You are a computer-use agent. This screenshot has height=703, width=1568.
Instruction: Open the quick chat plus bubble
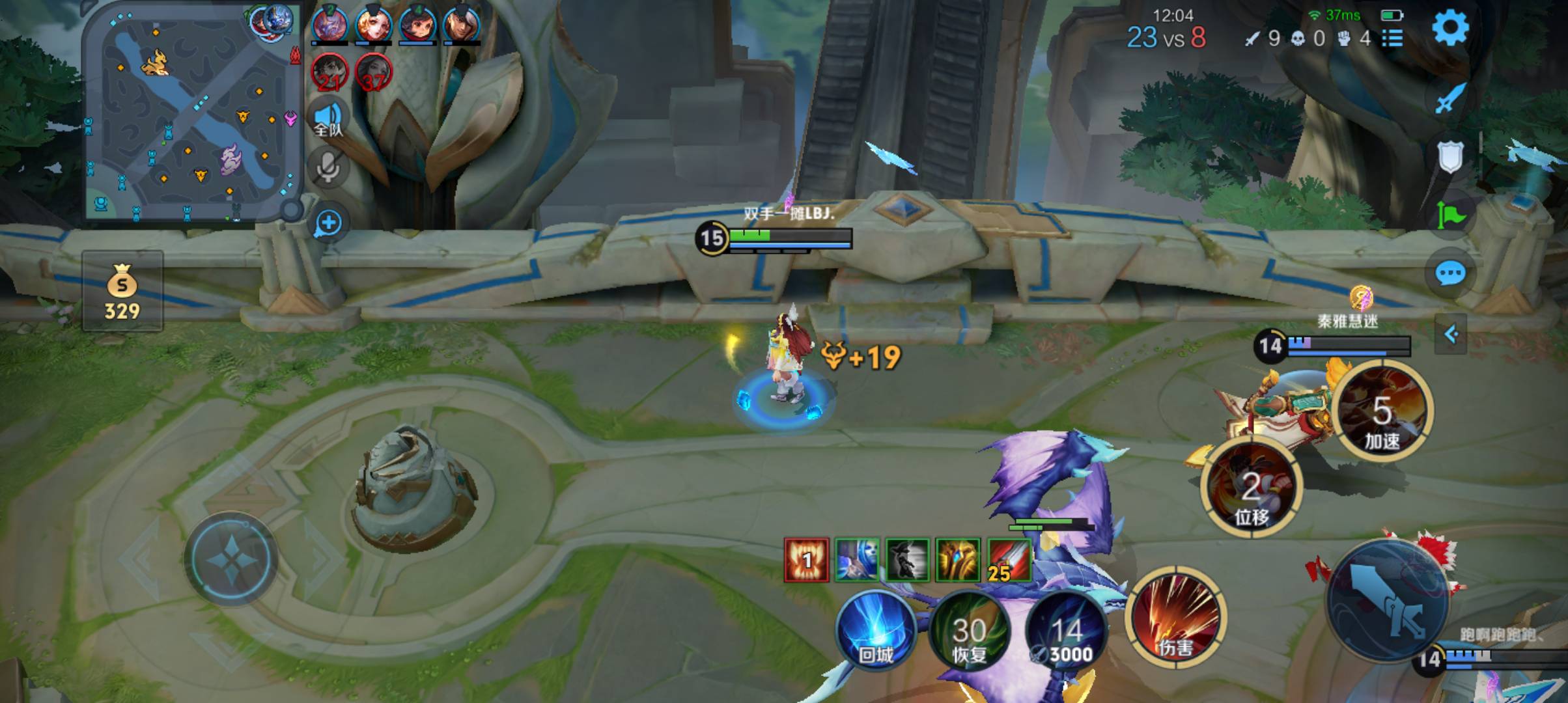328,223
